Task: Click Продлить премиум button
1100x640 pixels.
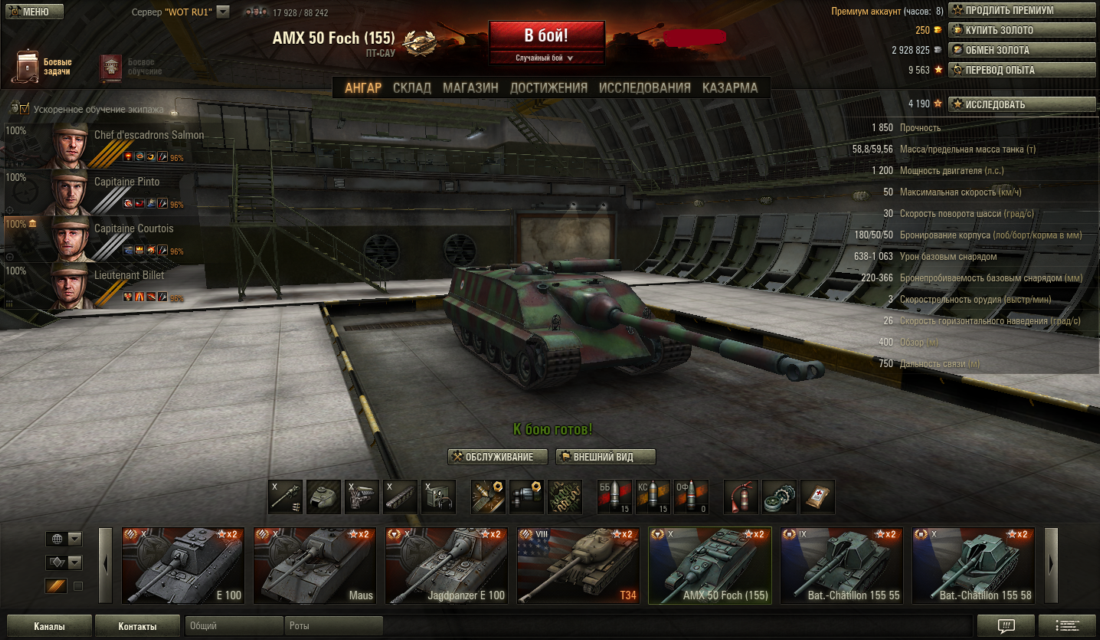Action: click(x=1021, y=10)
